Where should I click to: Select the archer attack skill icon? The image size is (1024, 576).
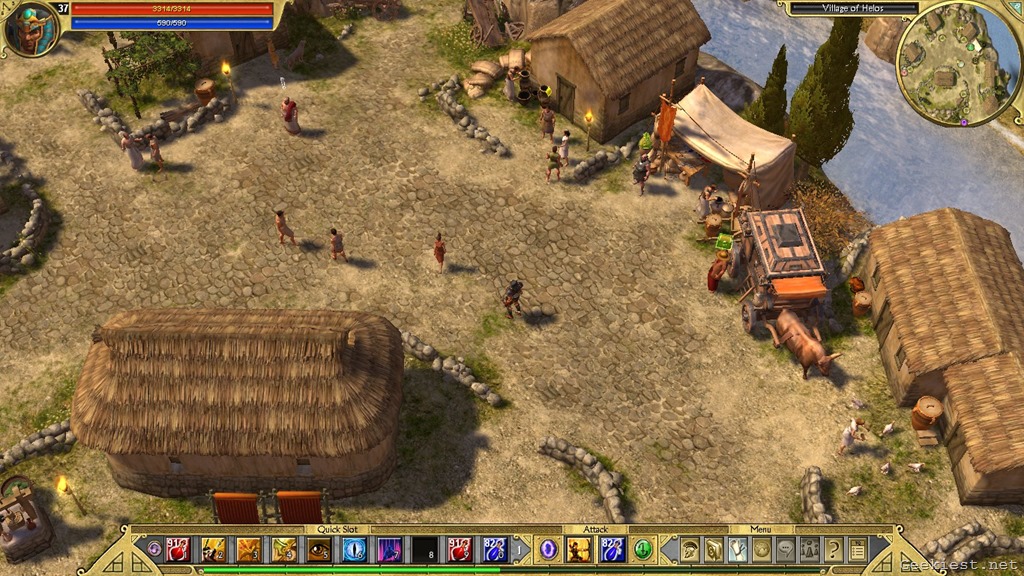(579, 549)
